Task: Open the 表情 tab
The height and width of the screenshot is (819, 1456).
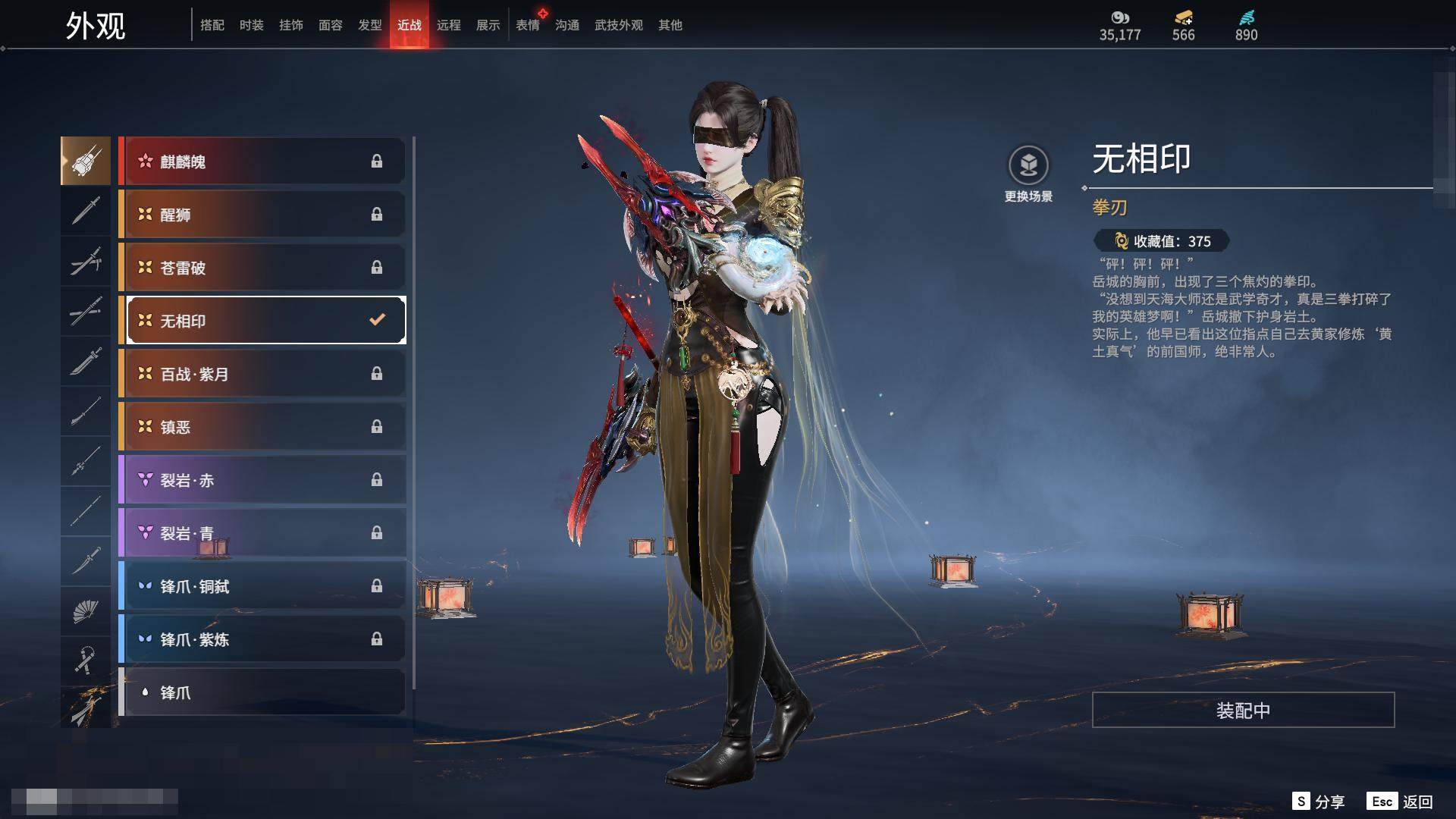Action: click(528, 25)
